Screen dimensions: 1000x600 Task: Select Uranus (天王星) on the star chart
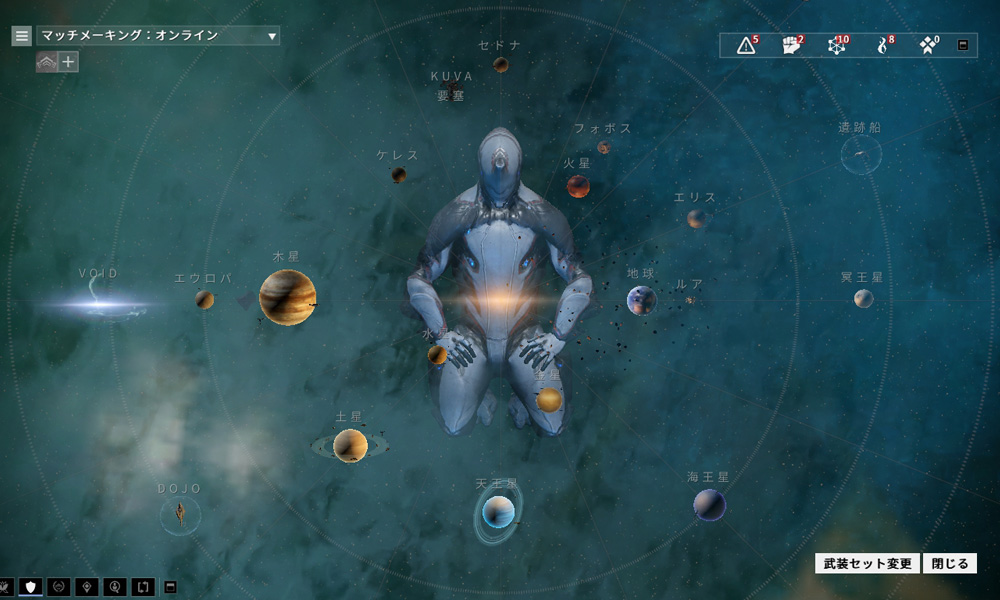(498, 513)
